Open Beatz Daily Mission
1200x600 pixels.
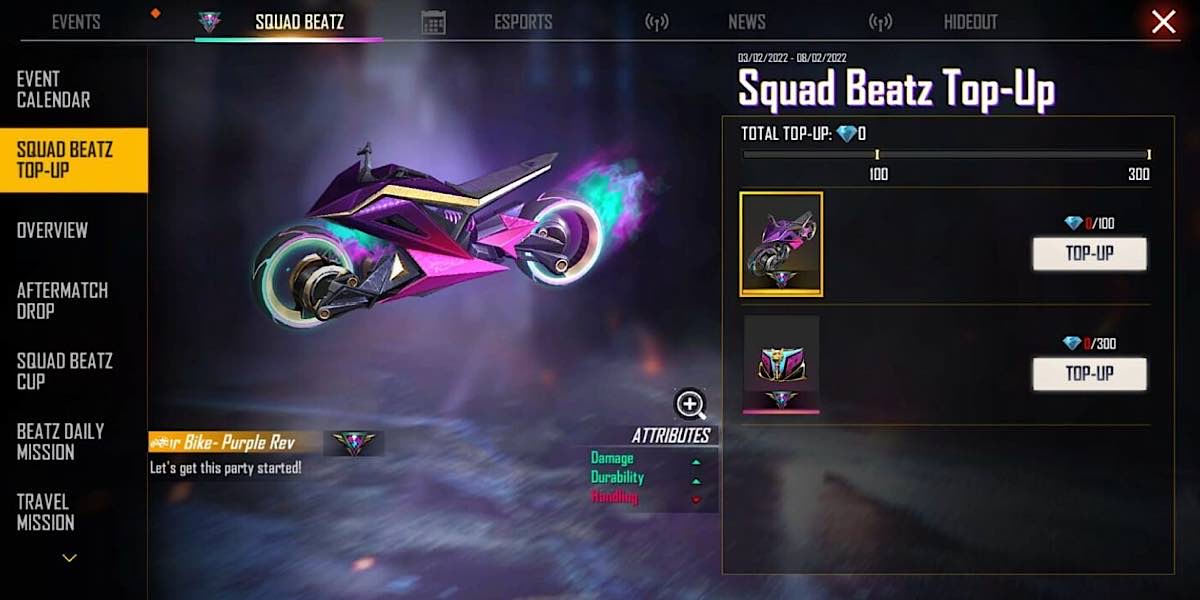(x=60, y=441)
